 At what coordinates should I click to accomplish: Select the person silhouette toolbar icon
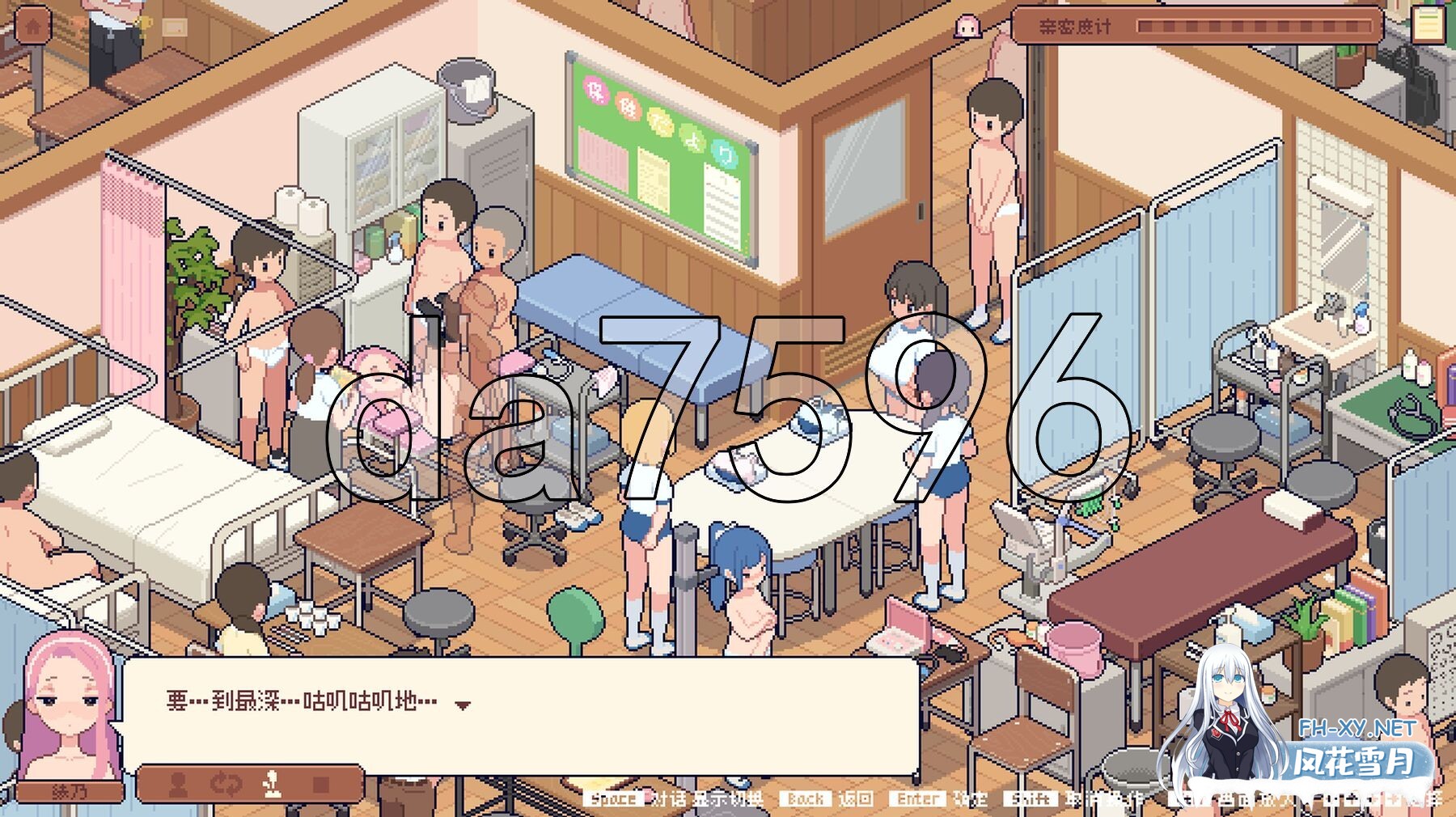(178, 784)
